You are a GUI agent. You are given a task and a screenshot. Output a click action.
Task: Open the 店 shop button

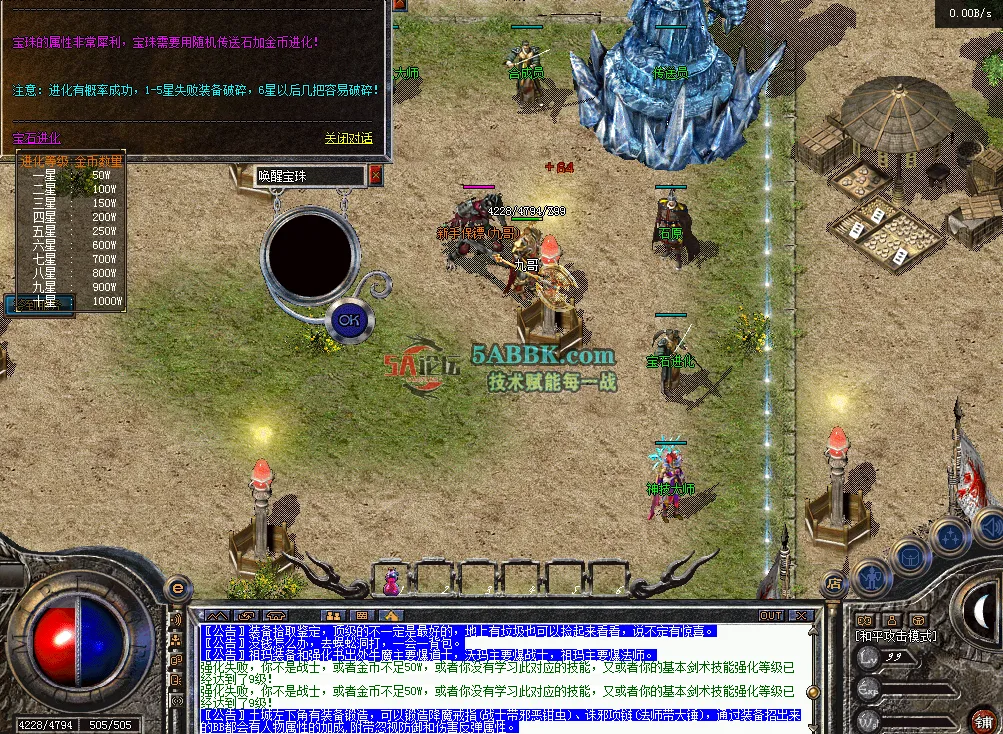tap(833, 583)
